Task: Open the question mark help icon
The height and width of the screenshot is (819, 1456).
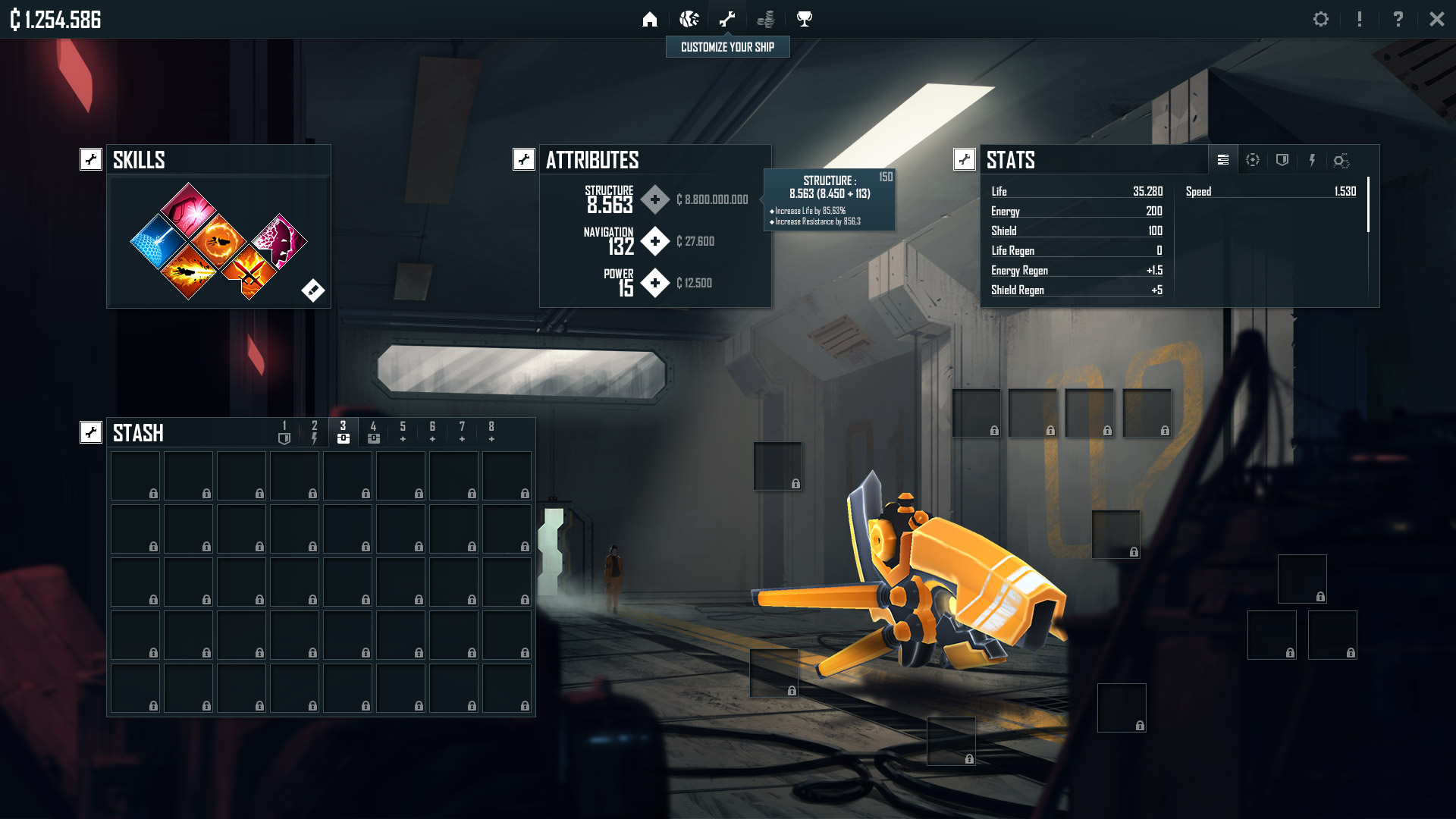Action: coord(1398,19)
